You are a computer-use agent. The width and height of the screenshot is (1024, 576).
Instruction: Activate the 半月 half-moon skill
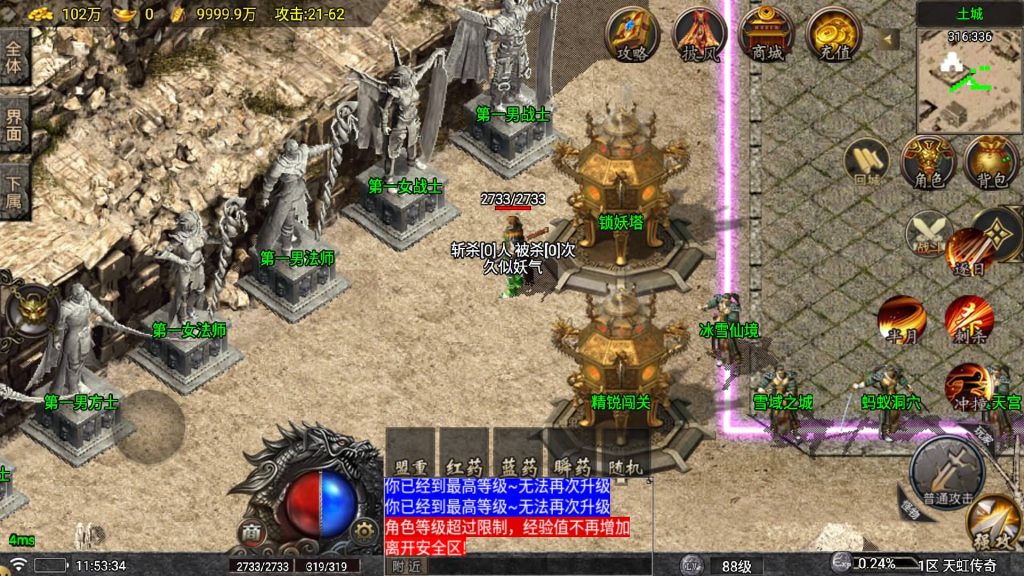[901, 320]
